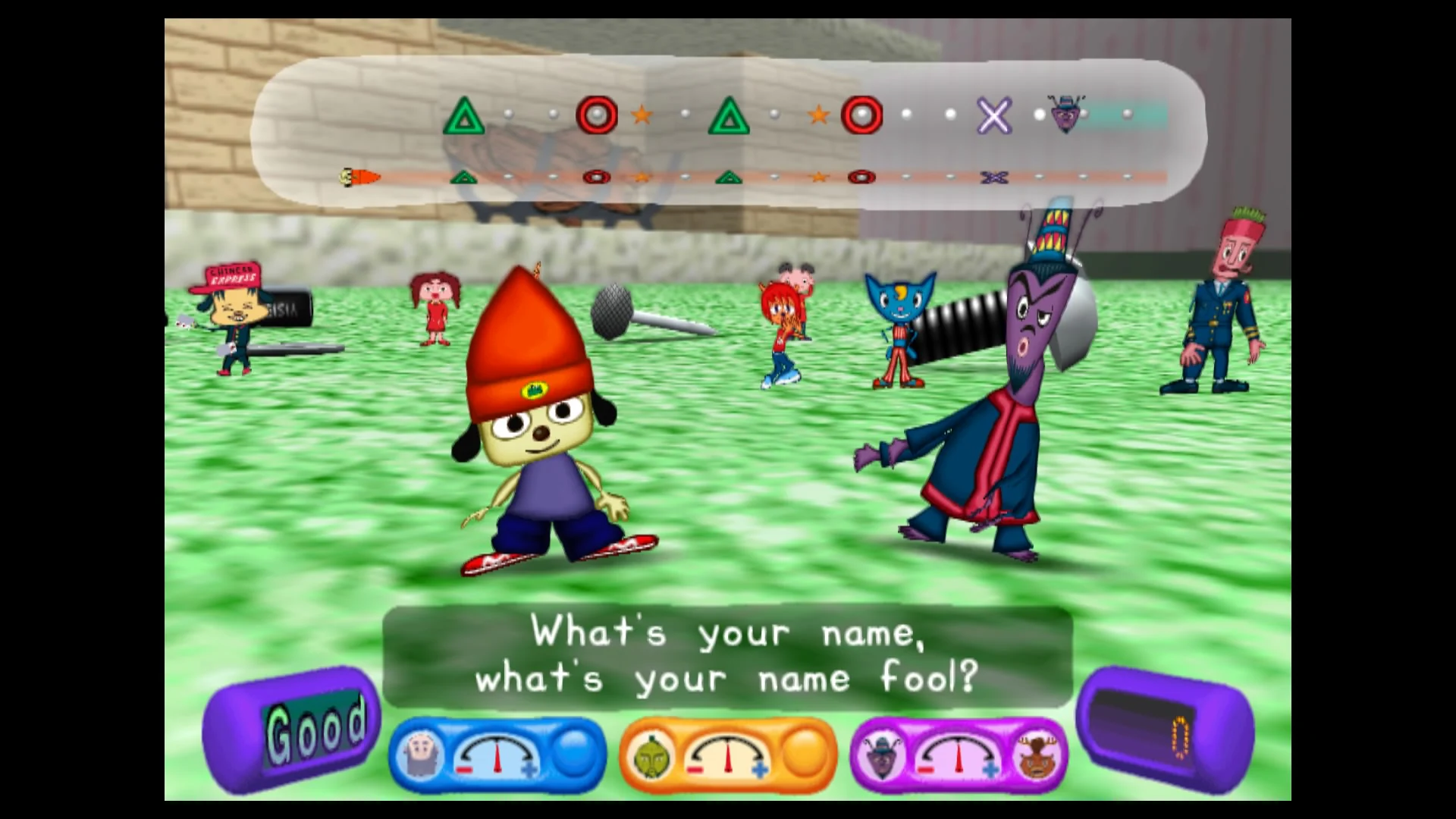The height and width of the screenshot is (819, 1456).
Task: Toggle the minus sign on the orange gauge
Action: click(x=695, y=769)
